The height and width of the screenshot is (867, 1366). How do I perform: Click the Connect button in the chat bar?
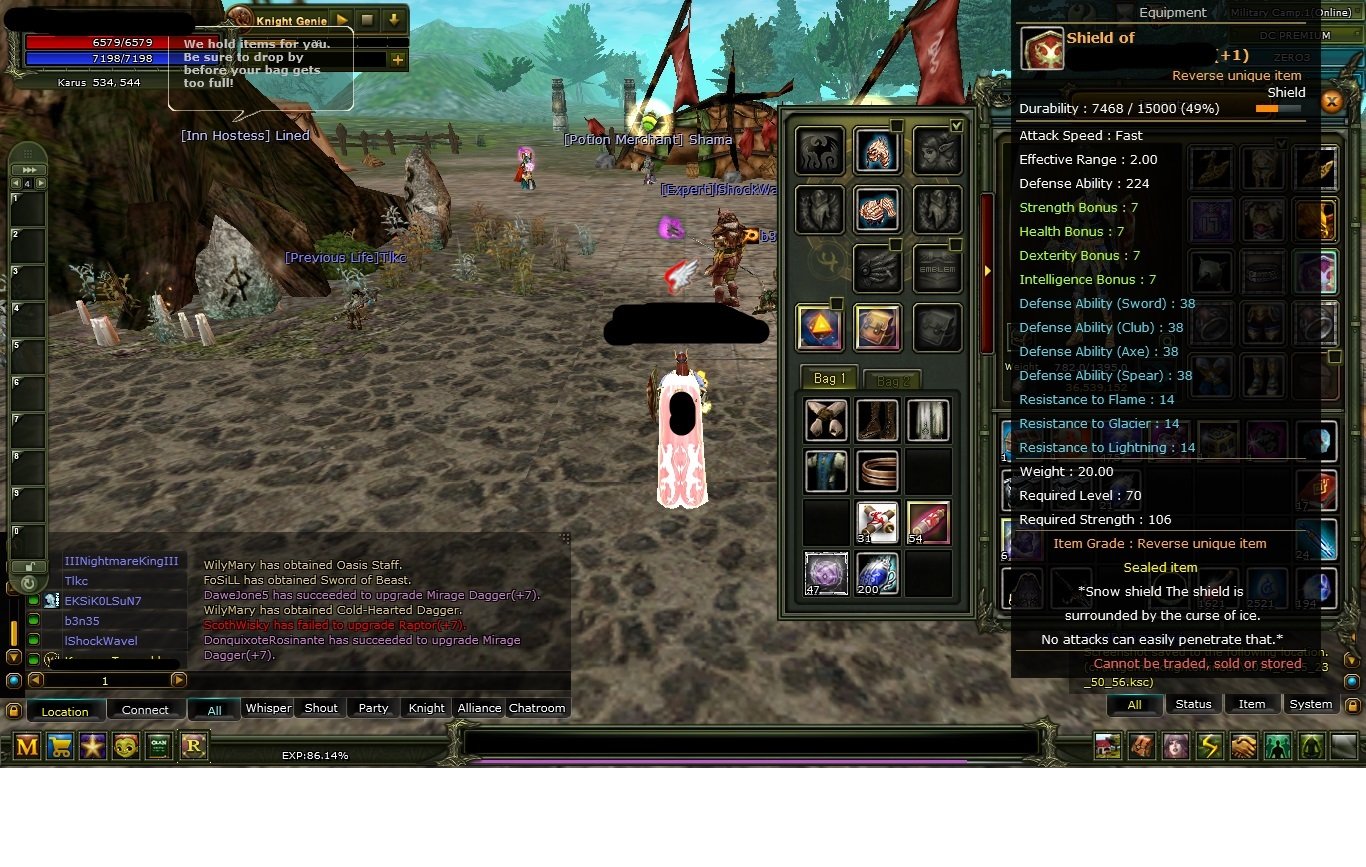coord(144,709)
